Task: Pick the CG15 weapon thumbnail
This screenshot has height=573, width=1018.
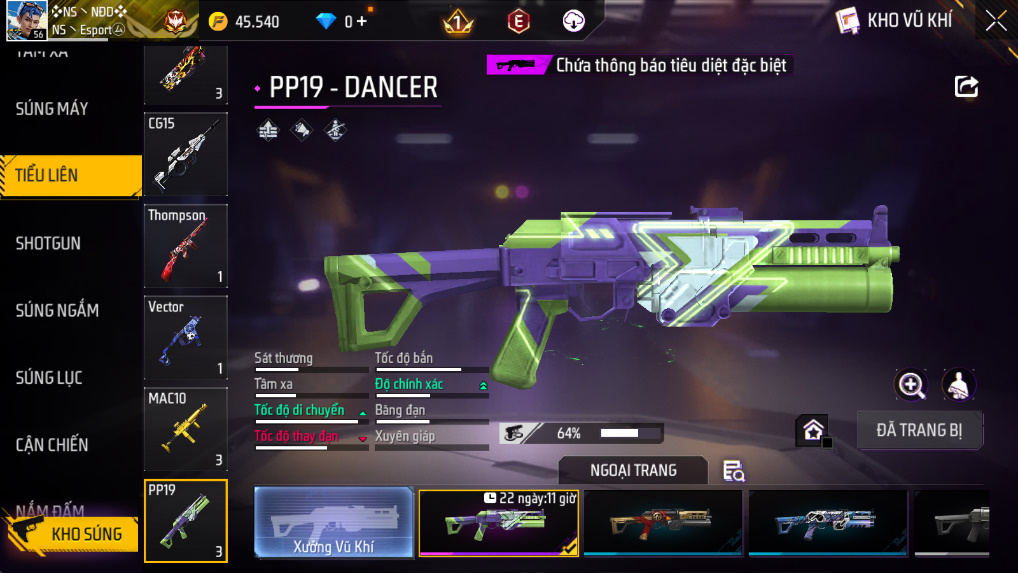Action: 186,154
